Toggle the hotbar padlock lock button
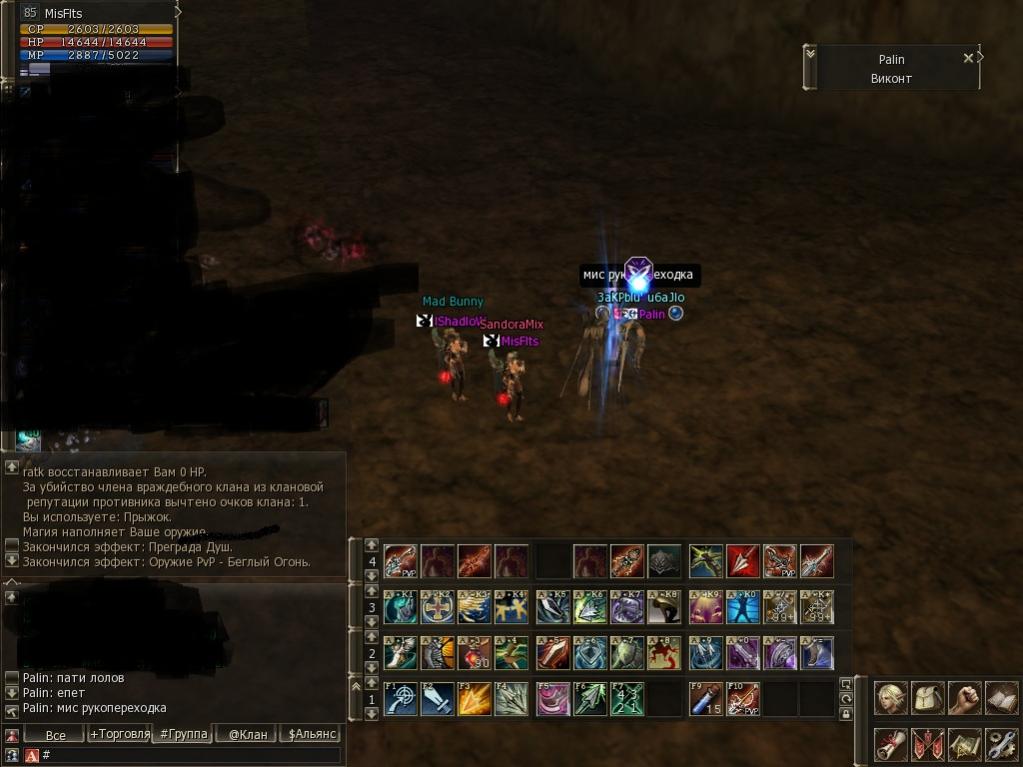The height and width of the screenshot is (767, 1023). coord(846,714)
